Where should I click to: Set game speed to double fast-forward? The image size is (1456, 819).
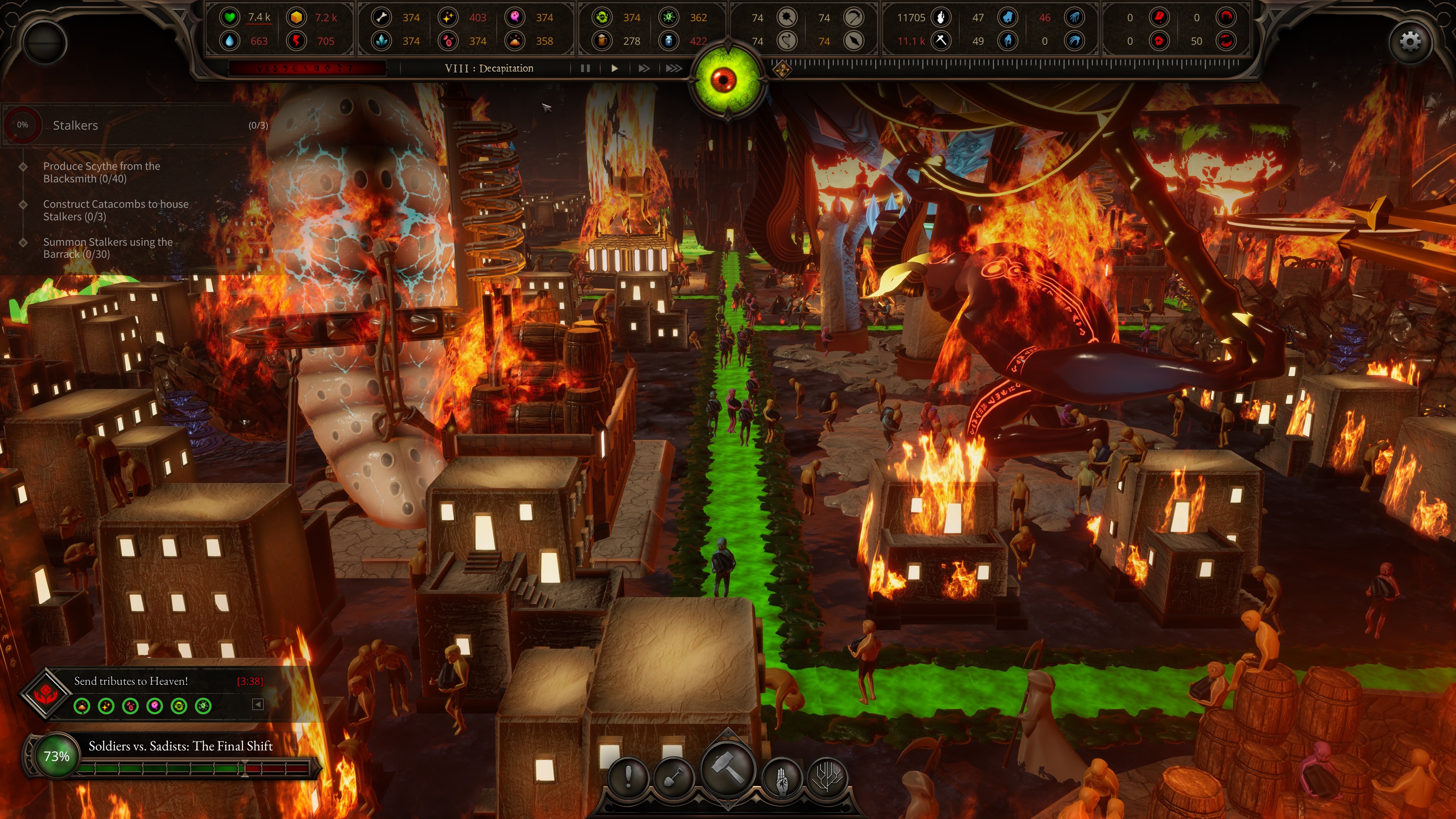click(x=644, y=68)
